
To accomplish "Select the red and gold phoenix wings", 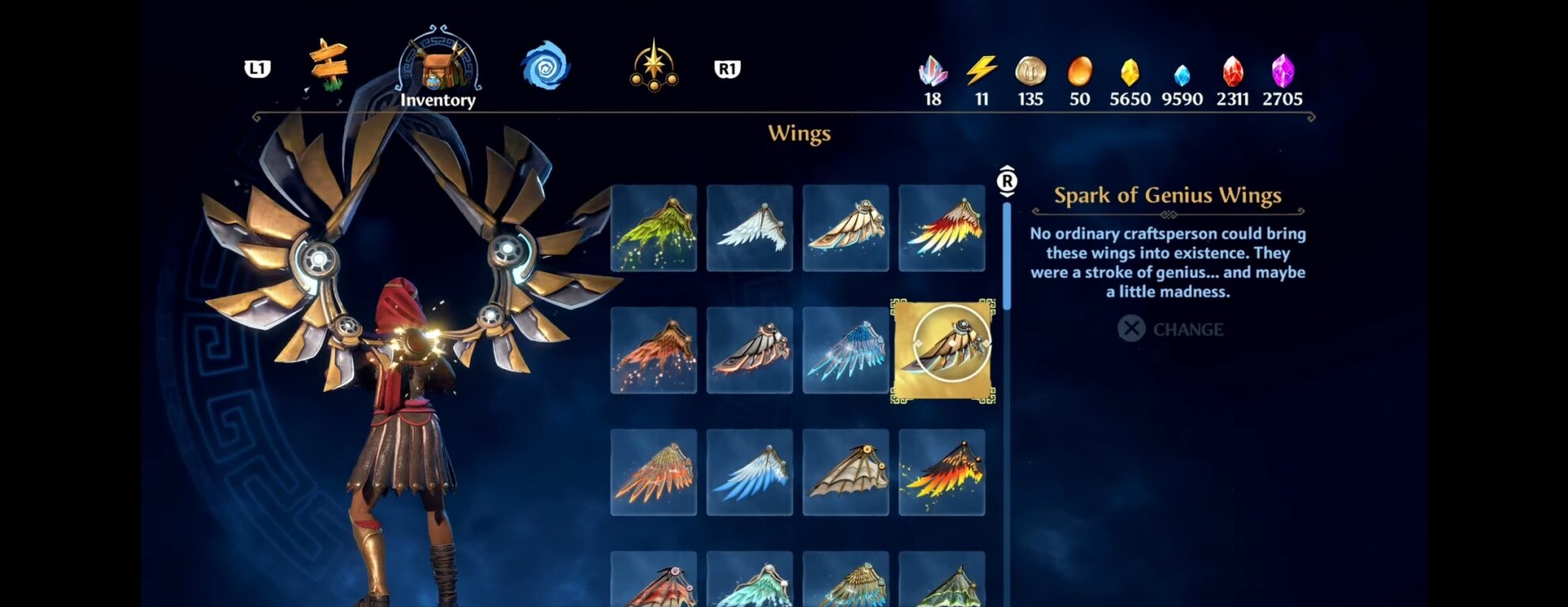I will 942,228.
